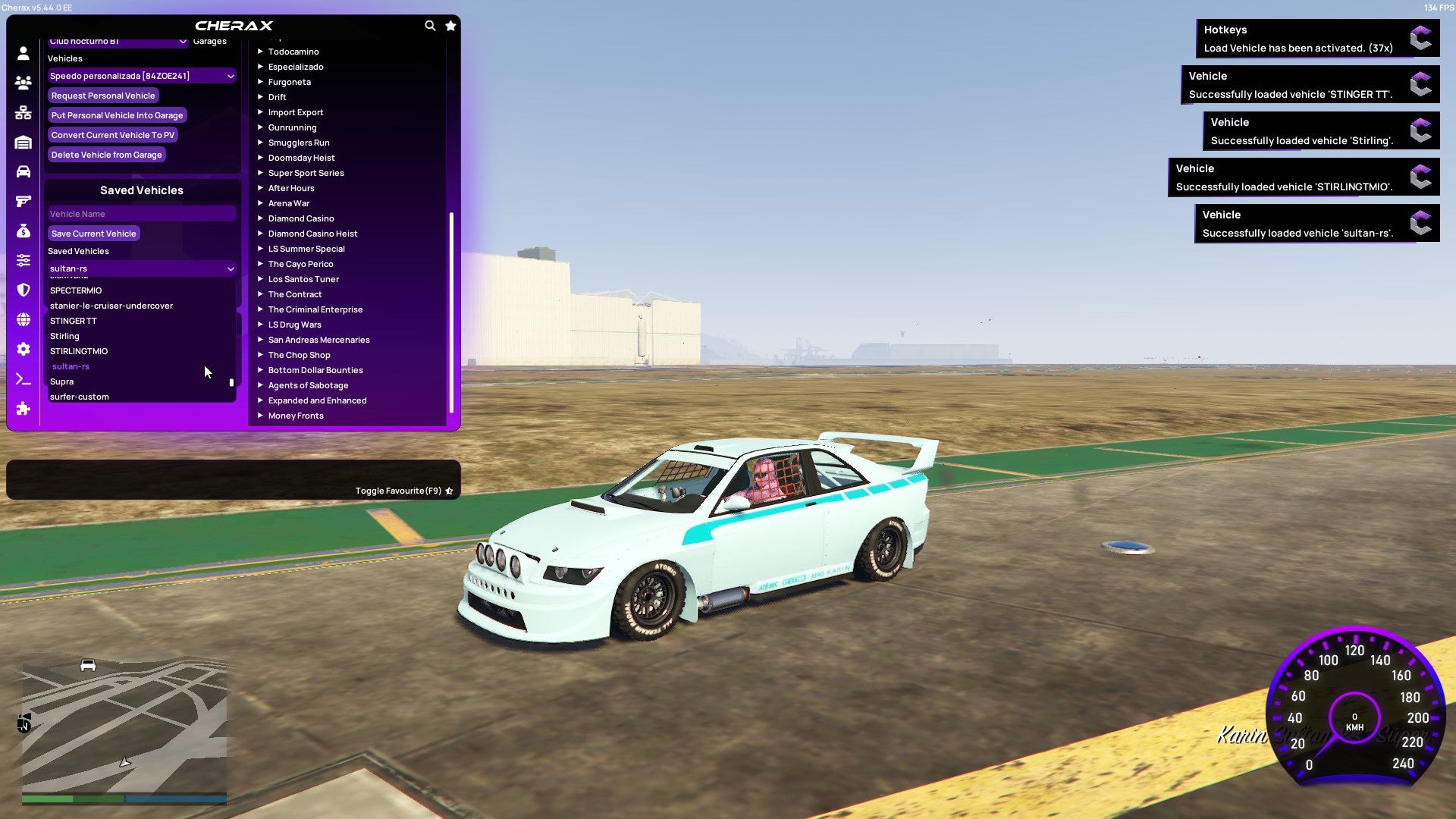Select the vehicle car icon sidebar
Image resolution: width=1456 pixels, height=819 pixels.
(x=23, y=171)
